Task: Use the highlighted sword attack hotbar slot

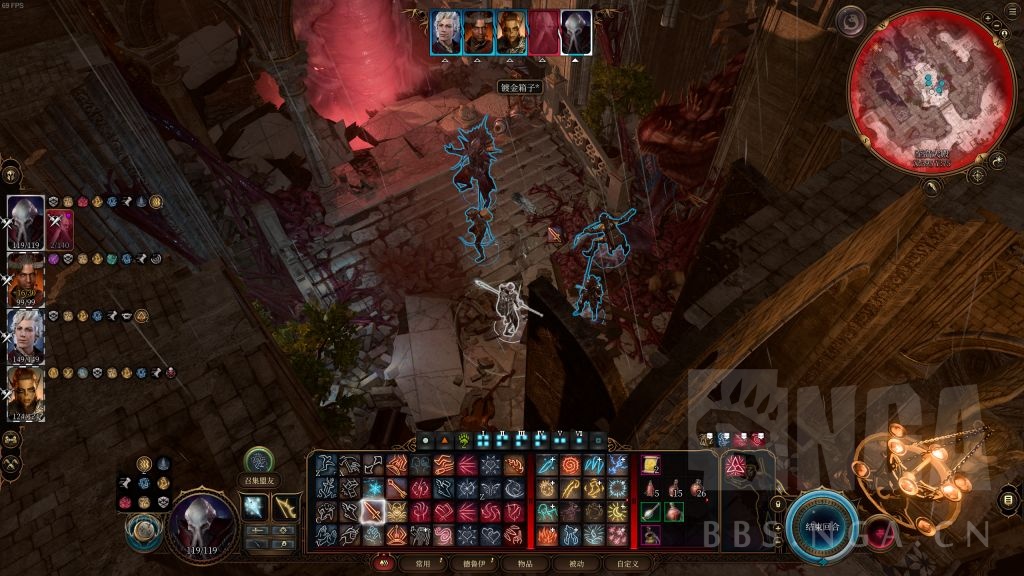Action: coord(372,511)
